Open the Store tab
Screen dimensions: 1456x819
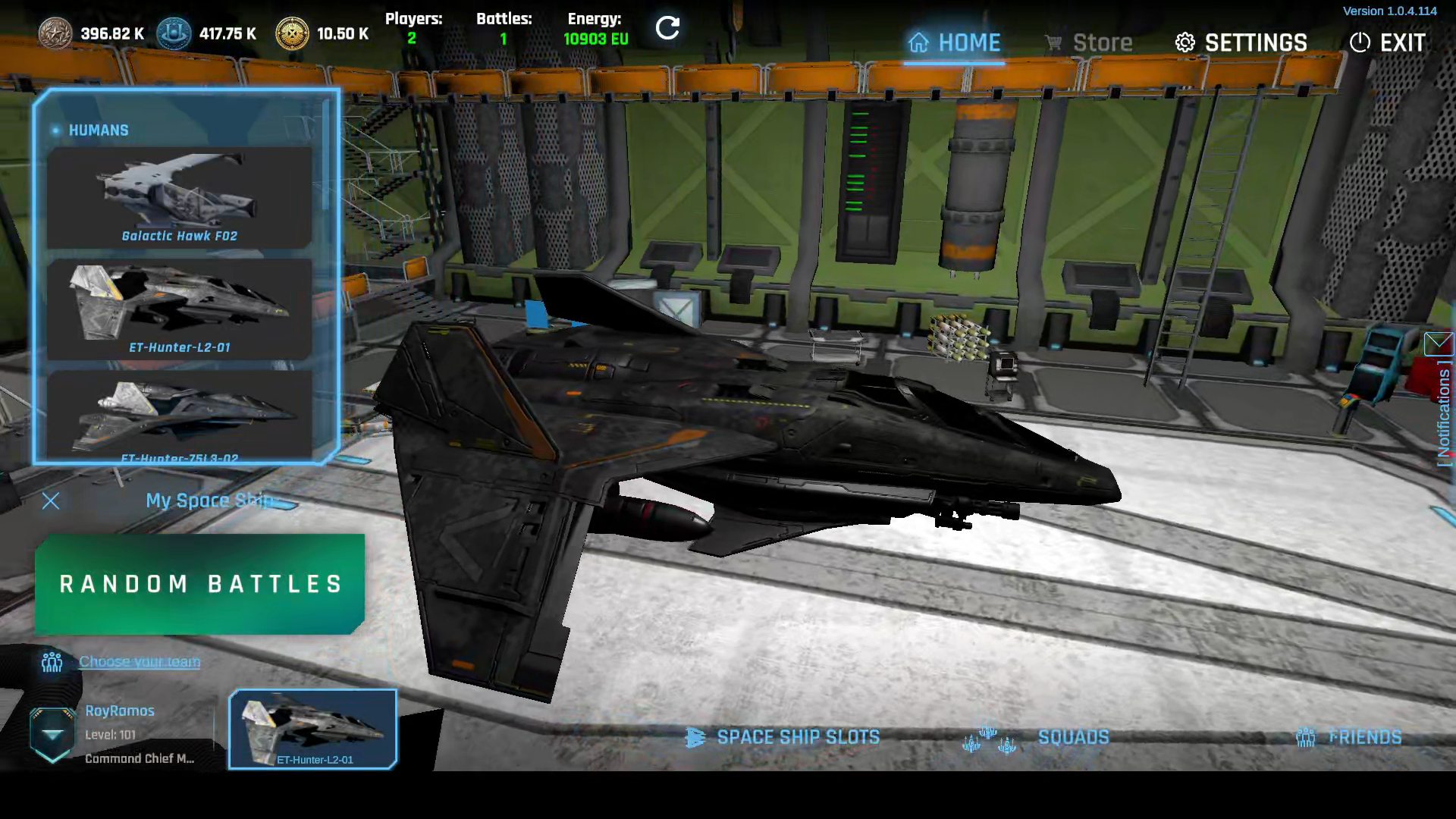click(x=1088, y=42)
